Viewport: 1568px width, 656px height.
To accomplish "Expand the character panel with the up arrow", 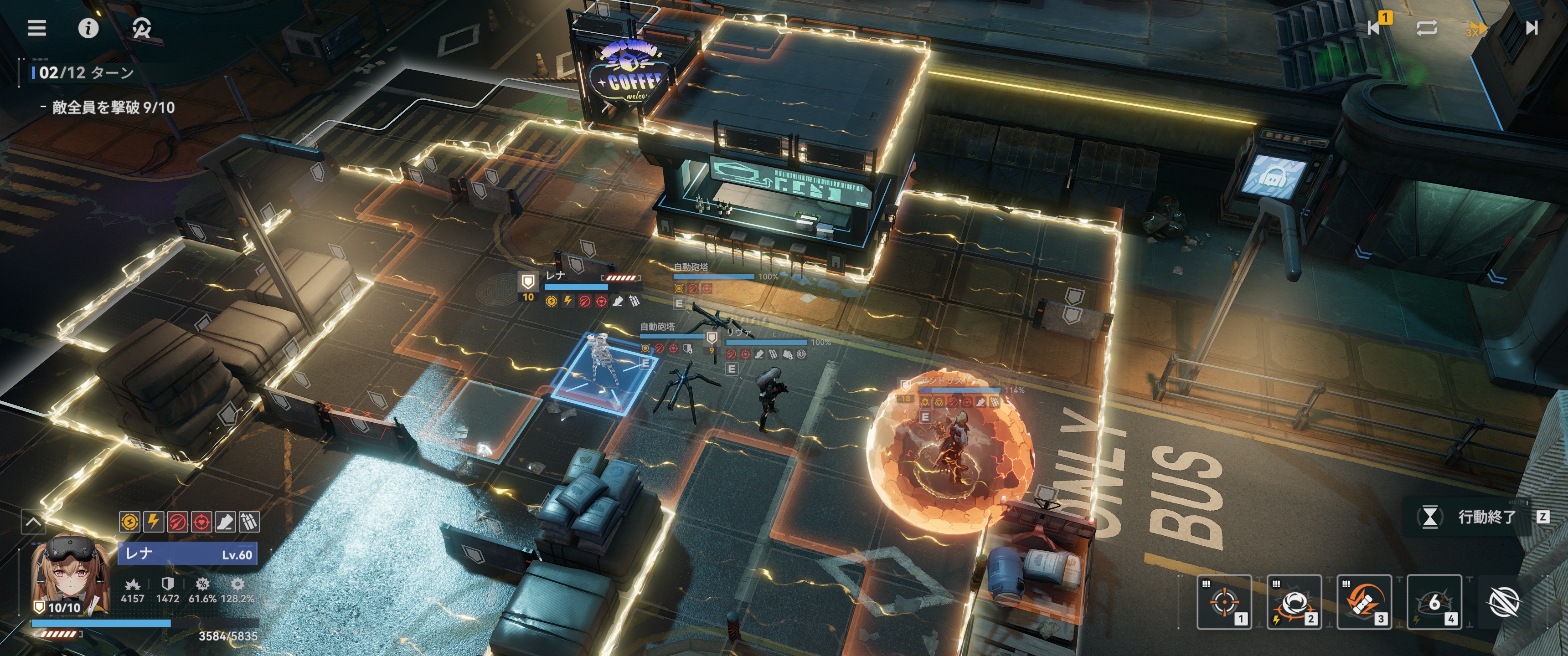I will coord(33,522).
